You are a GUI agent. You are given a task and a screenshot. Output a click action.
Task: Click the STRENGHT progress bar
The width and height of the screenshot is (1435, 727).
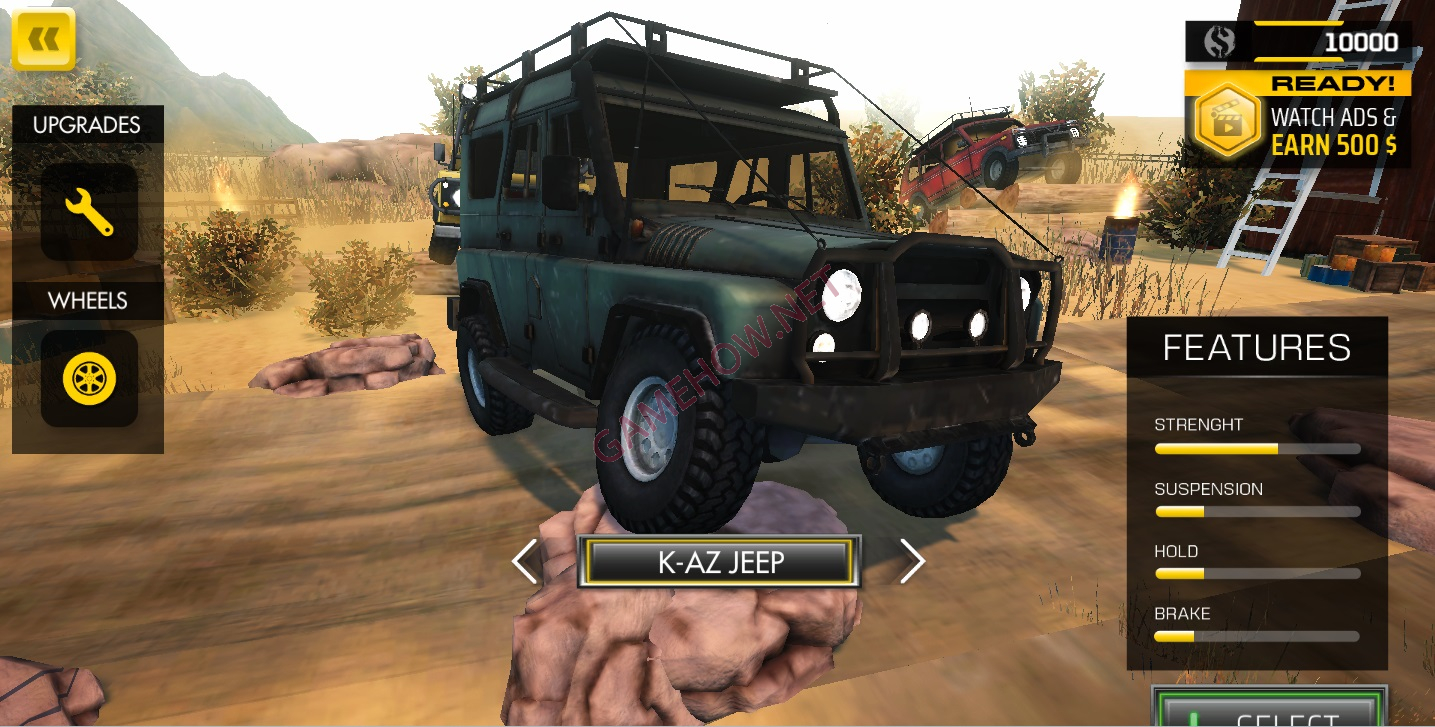click(x=1255, y=448)
